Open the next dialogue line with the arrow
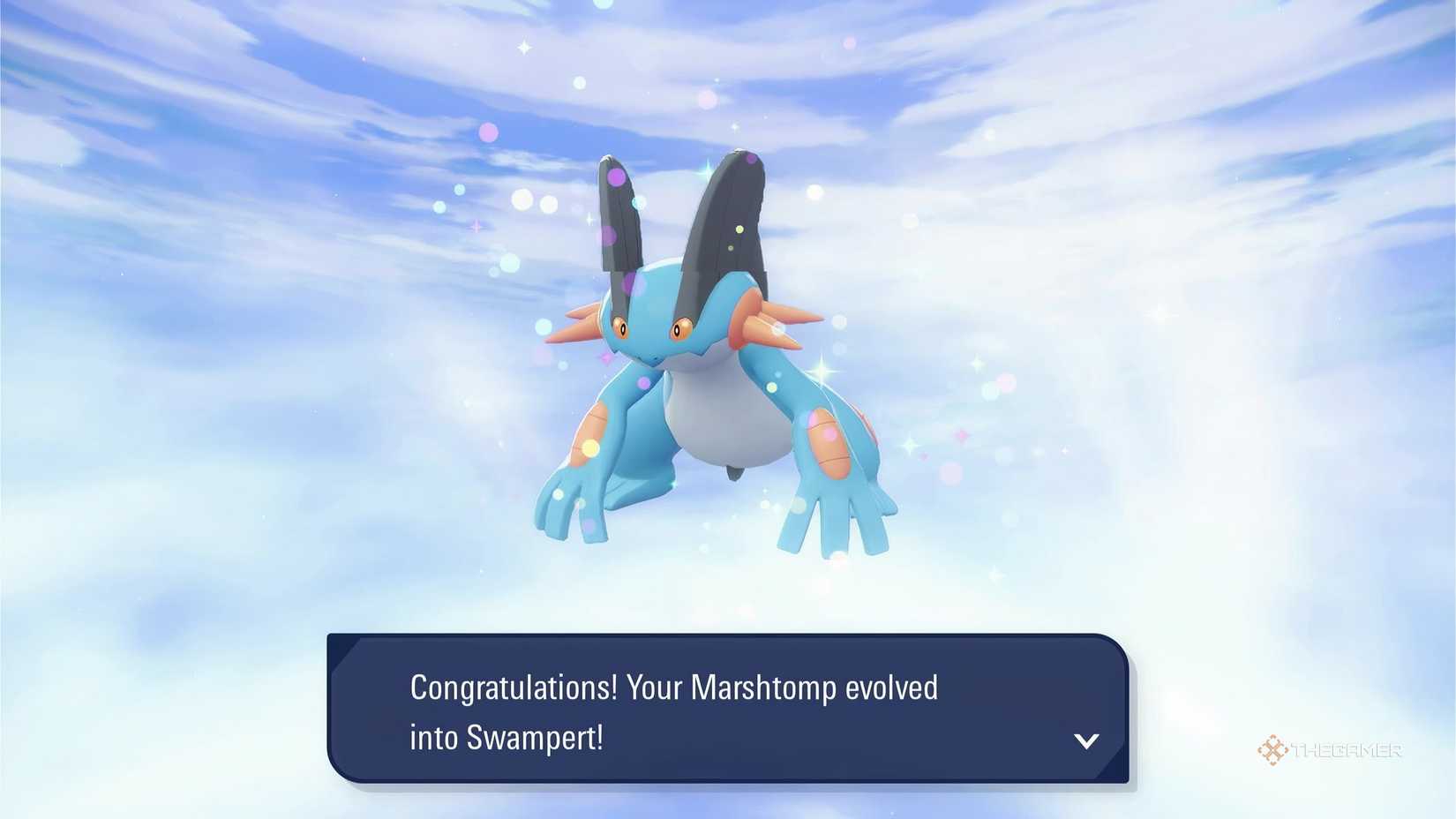The height and width of the screenshot is (819, 1456). [x=1087, y=741]
